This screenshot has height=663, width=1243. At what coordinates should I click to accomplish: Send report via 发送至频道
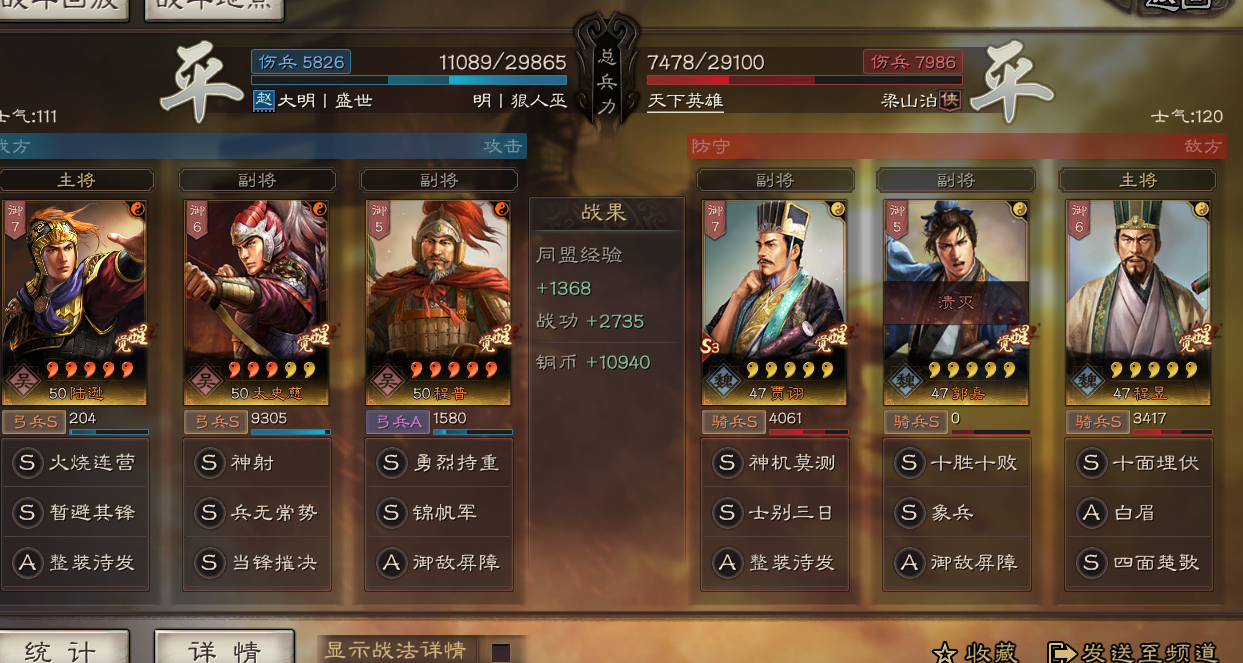(x=1133, y=653)
